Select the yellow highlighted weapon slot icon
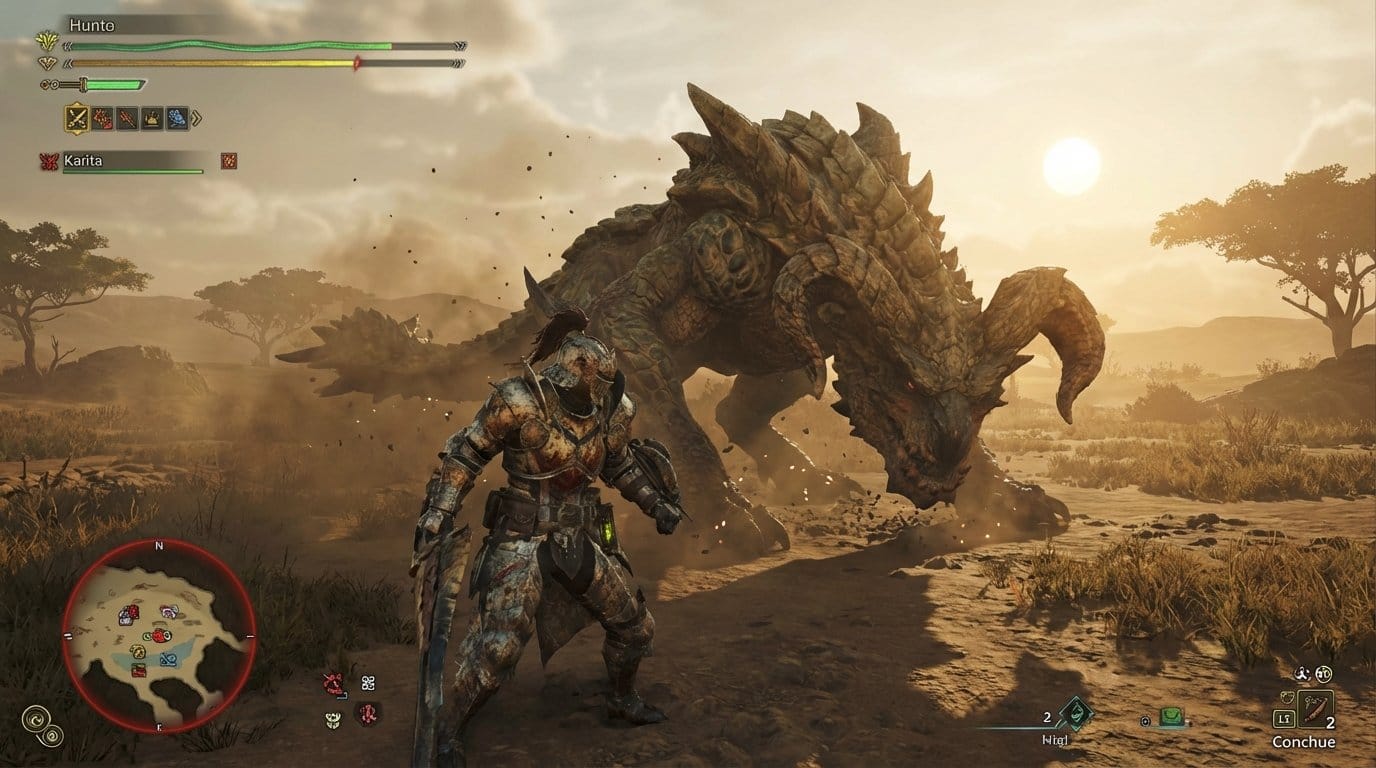Viewport: 1376px width, 768px height. [77, 117]
